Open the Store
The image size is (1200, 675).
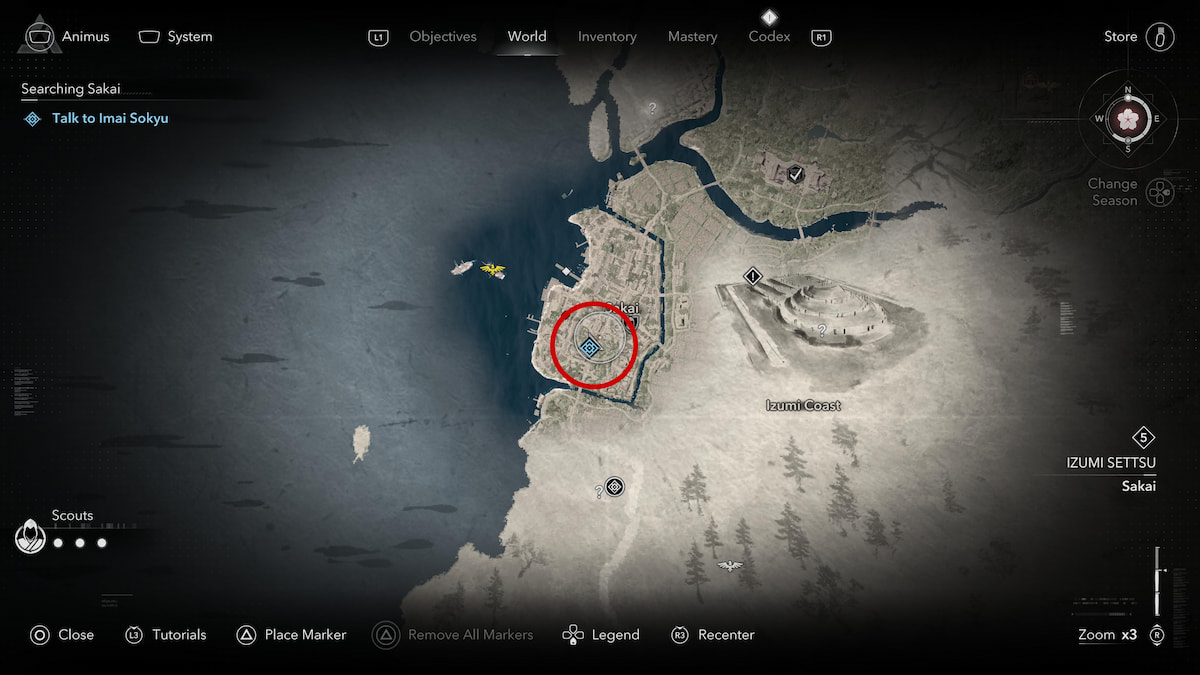click(1120, 37)
